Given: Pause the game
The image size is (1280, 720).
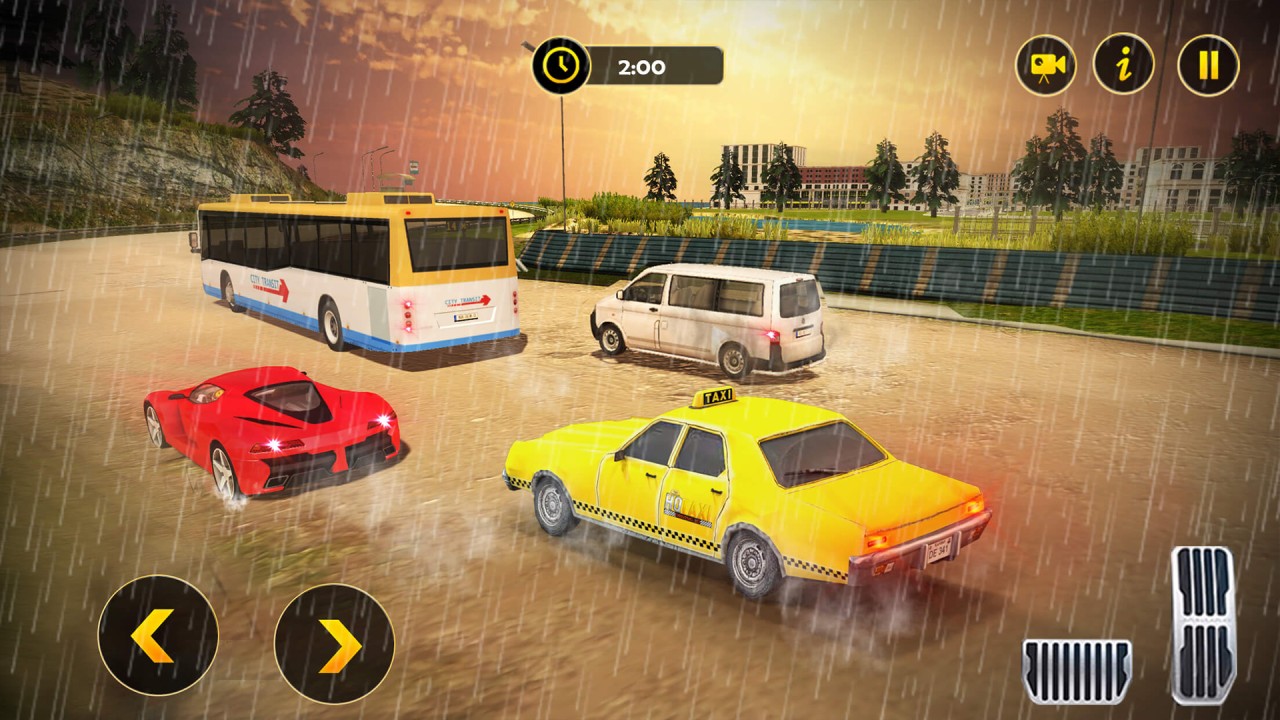Looking at the screenshot, I should coord(1208,65).
